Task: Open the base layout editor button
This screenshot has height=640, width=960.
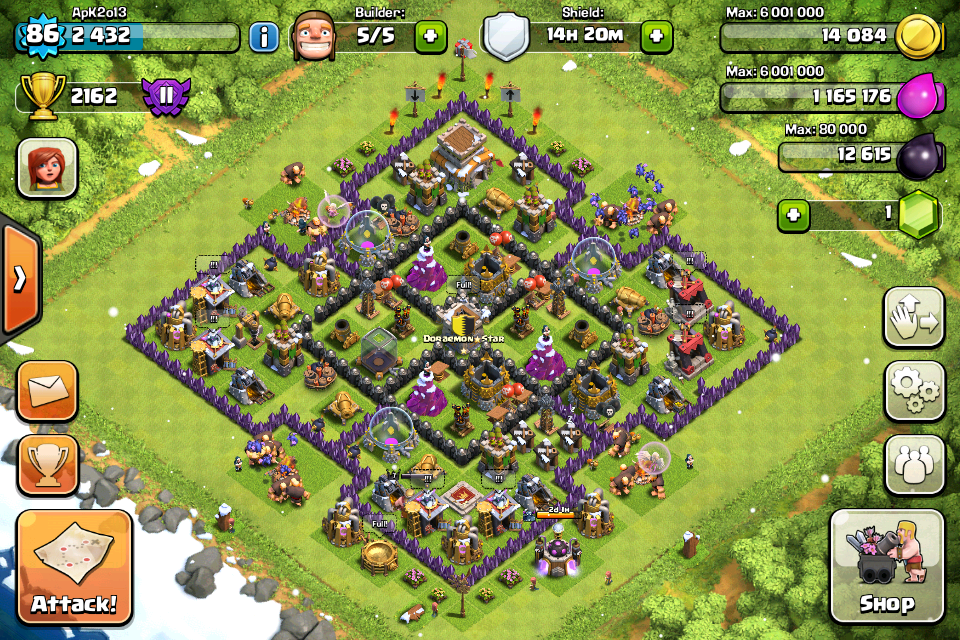Action: tap(914, 318)
